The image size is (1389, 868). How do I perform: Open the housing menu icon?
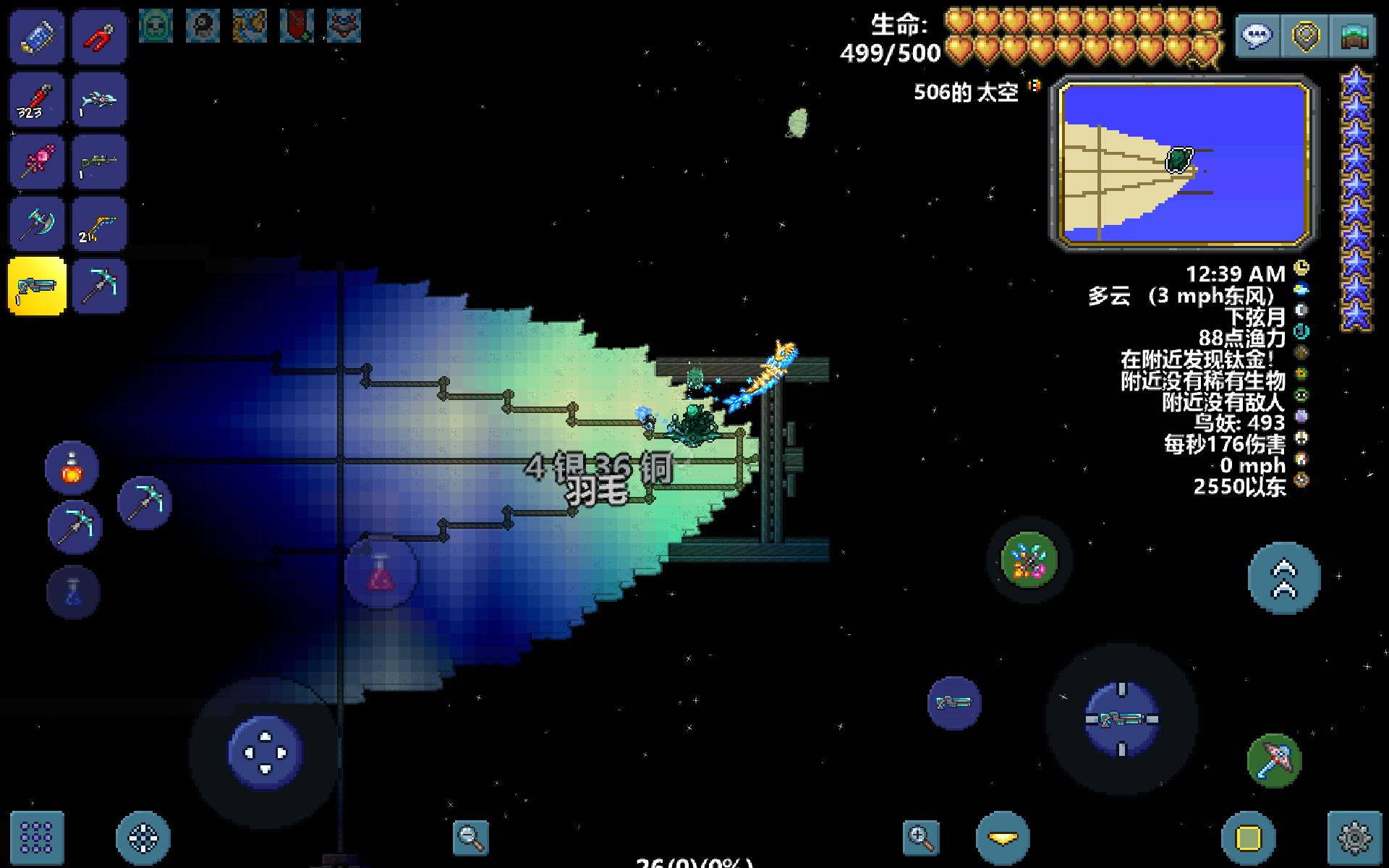1354,35
